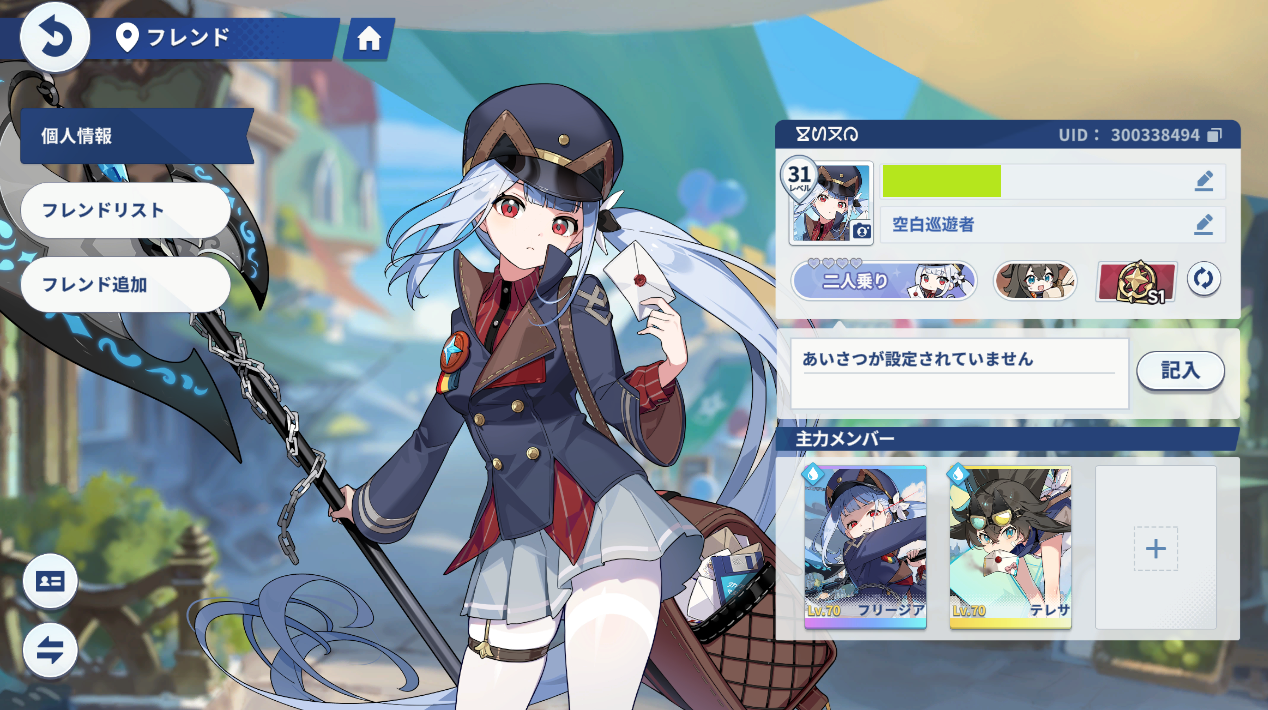The width and height of the screenshot is (1268, 710).
Task: Click the circular refresh arrows button
Action: [x=1204, y=280]
